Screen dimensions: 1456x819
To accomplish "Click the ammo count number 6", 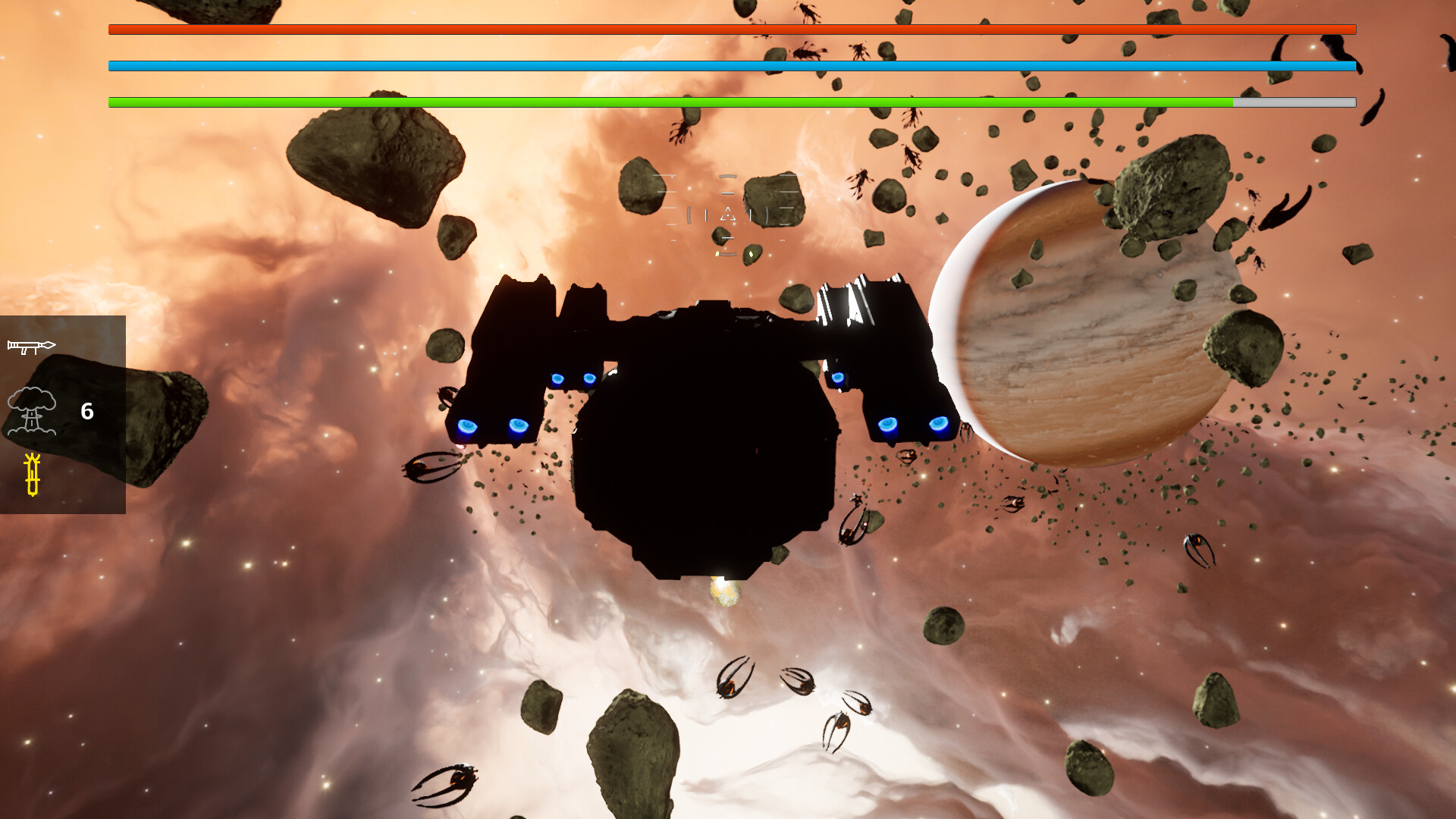I will coord(86,413).
